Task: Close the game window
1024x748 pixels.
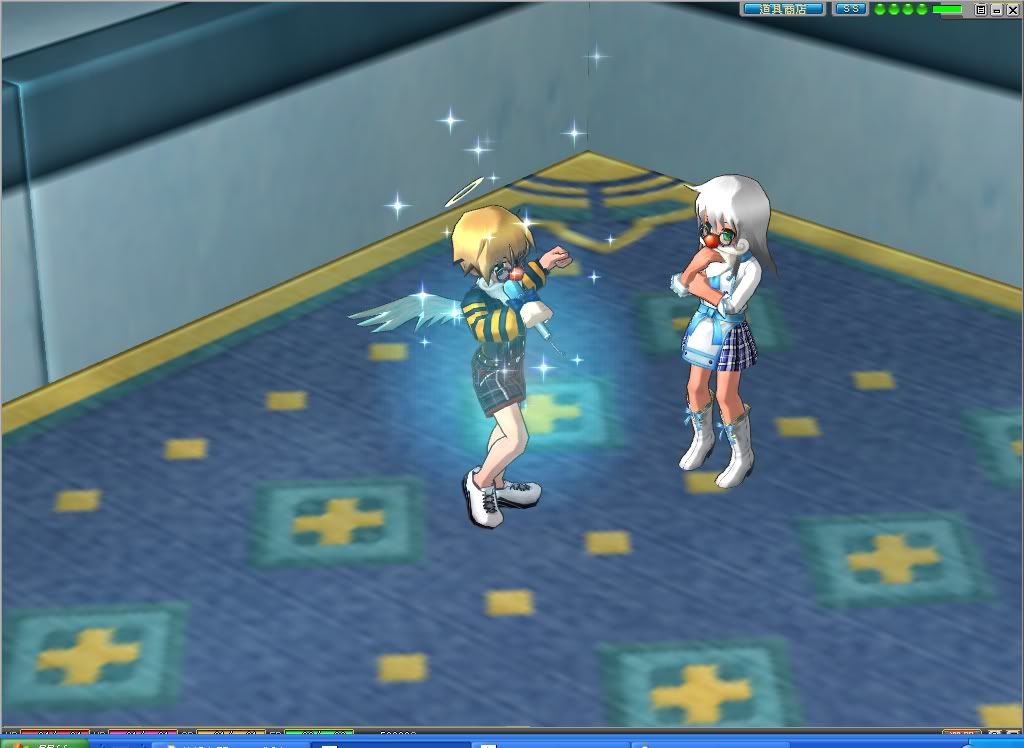Action: click(x=1011, y=9)
